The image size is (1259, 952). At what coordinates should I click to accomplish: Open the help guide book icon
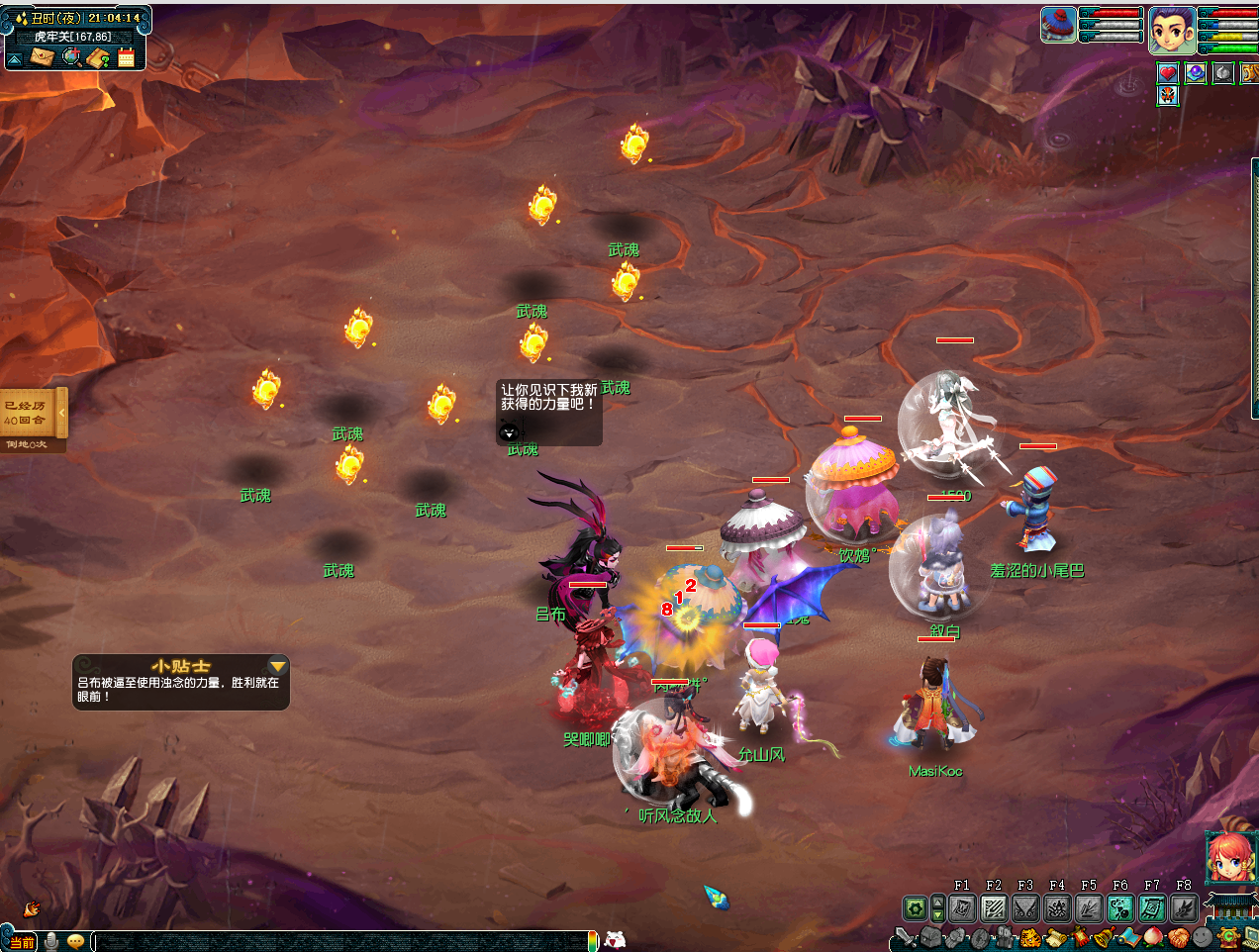[98, 57]
